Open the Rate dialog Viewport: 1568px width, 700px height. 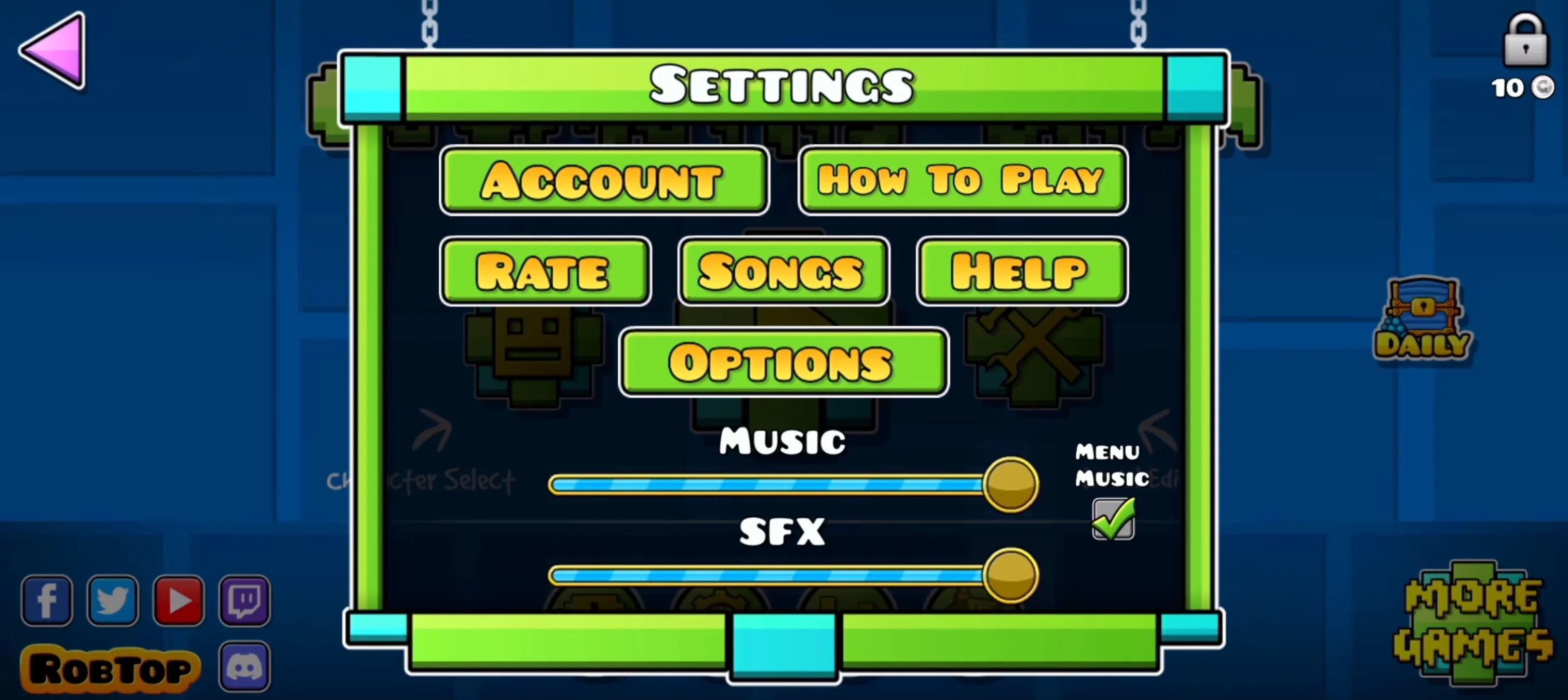[545, 272]
